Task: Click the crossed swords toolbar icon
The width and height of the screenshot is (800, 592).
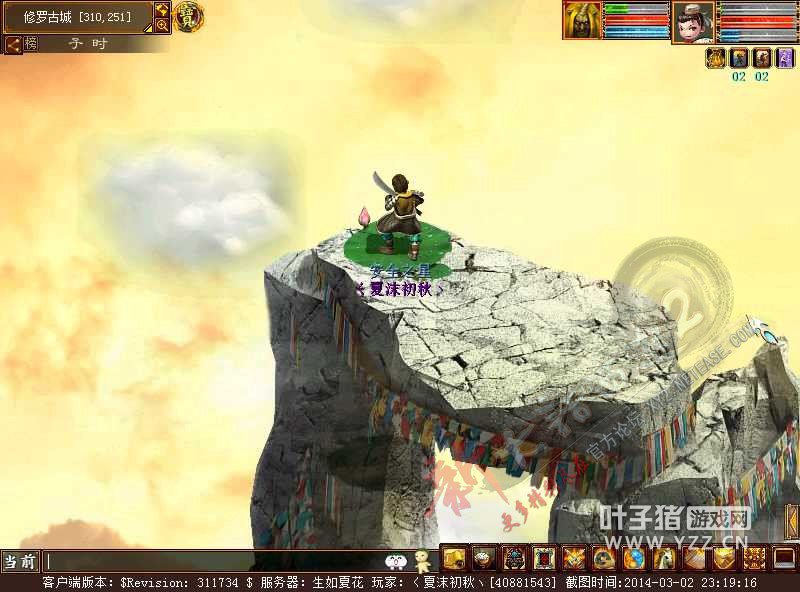Action: point(575,558)
